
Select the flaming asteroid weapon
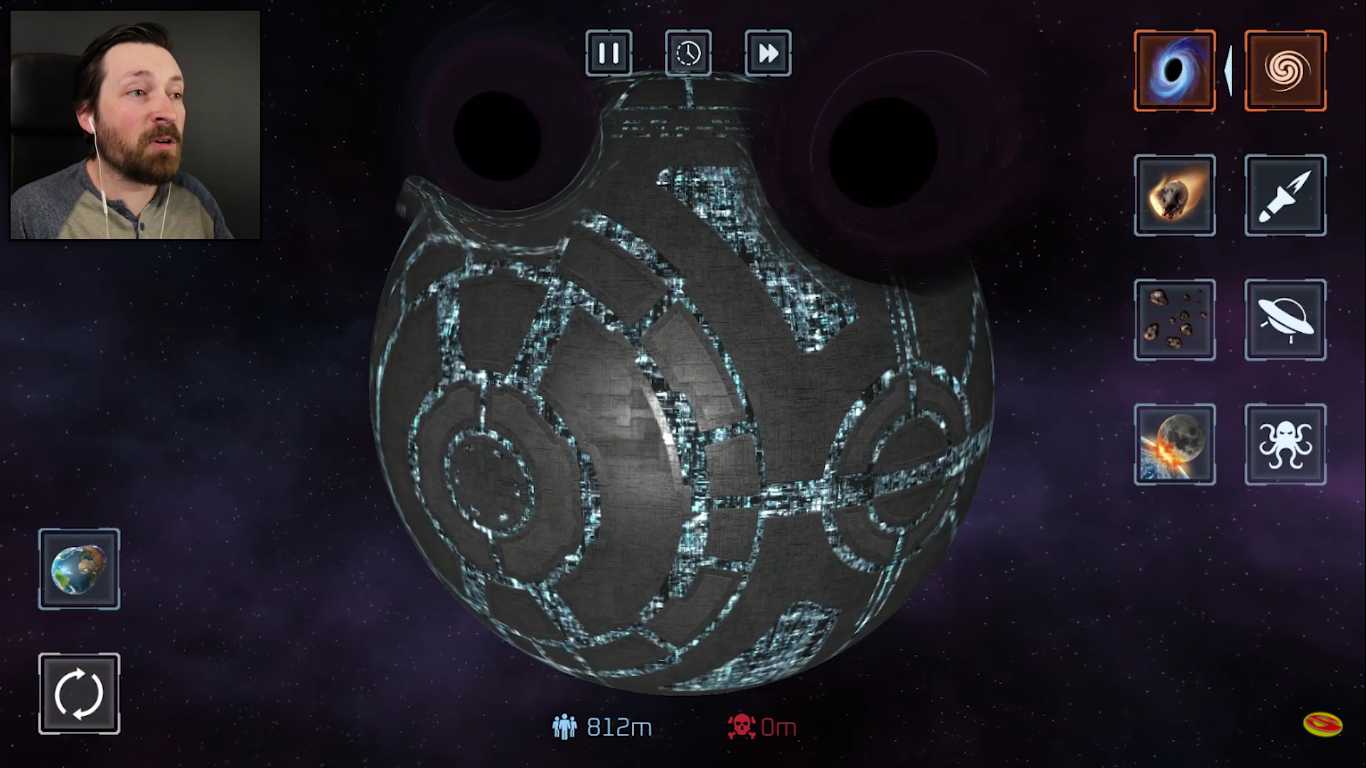1175,195
